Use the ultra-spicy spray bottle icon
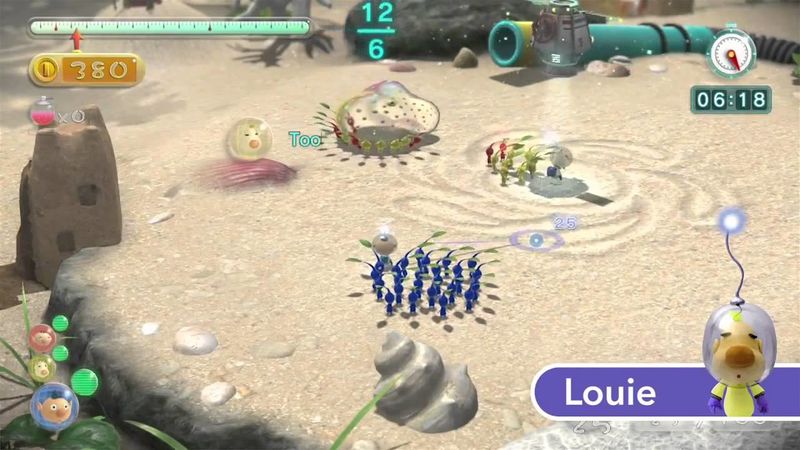The image size is (800, 450). 42,116
